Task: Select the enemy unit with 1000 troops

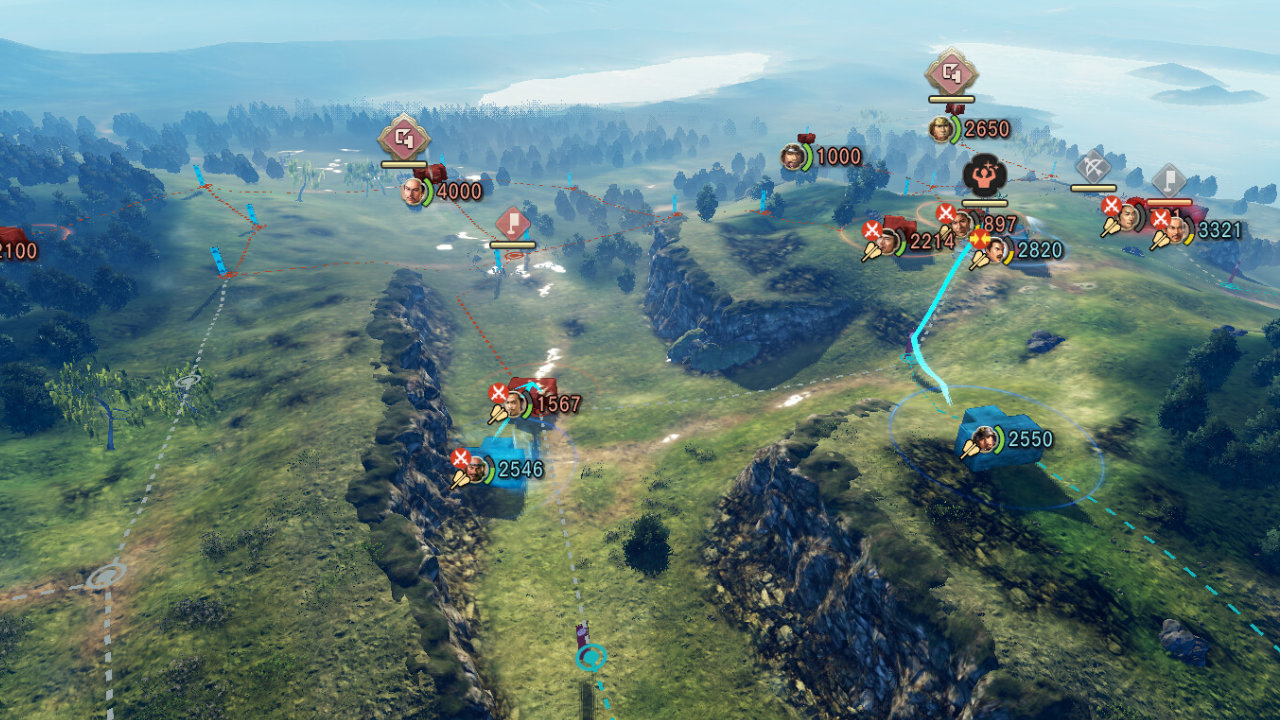Action: click(793, 156)
